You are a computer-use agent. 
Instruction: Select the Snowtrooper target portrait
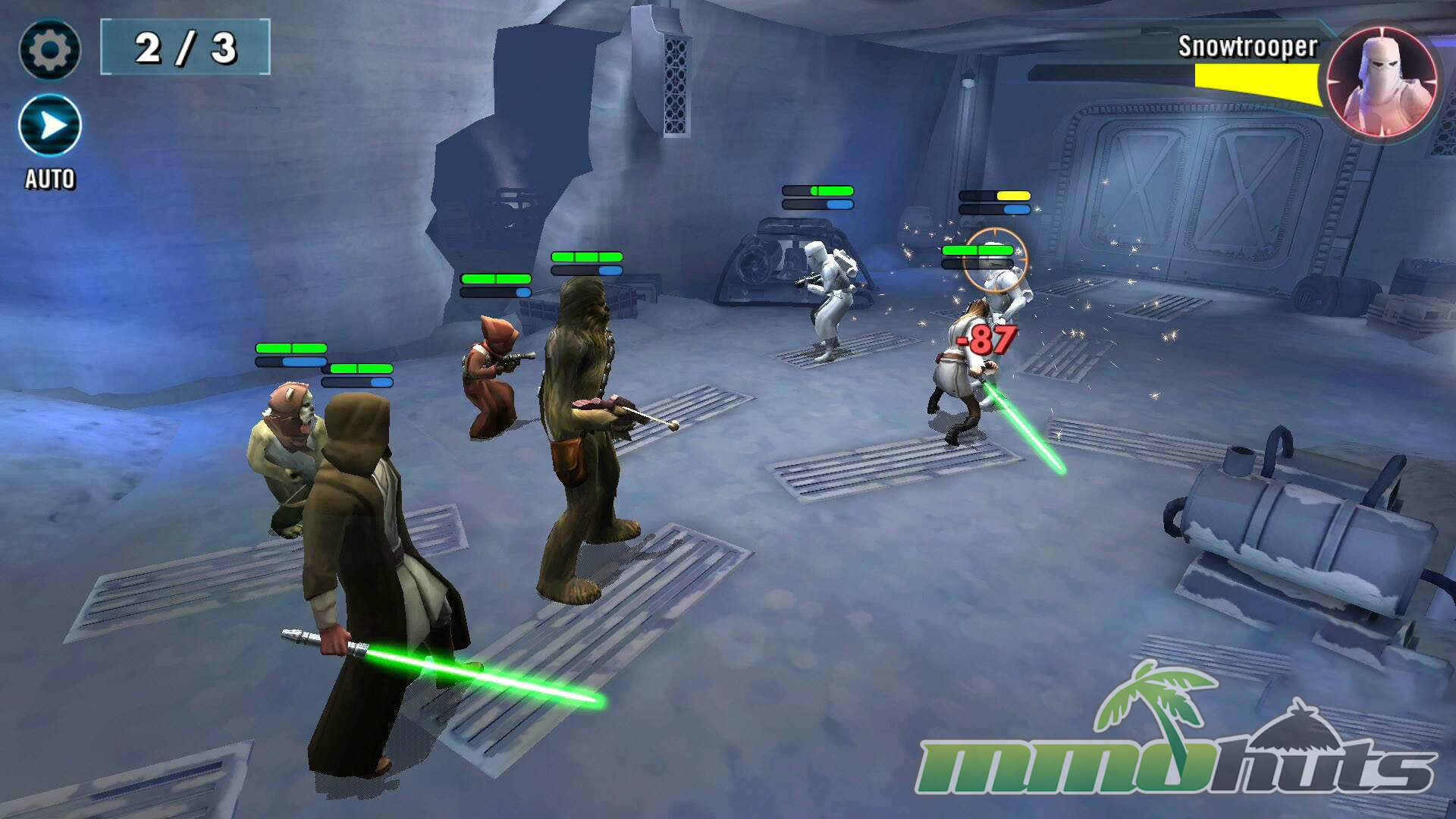click(x=1382, y=80)
